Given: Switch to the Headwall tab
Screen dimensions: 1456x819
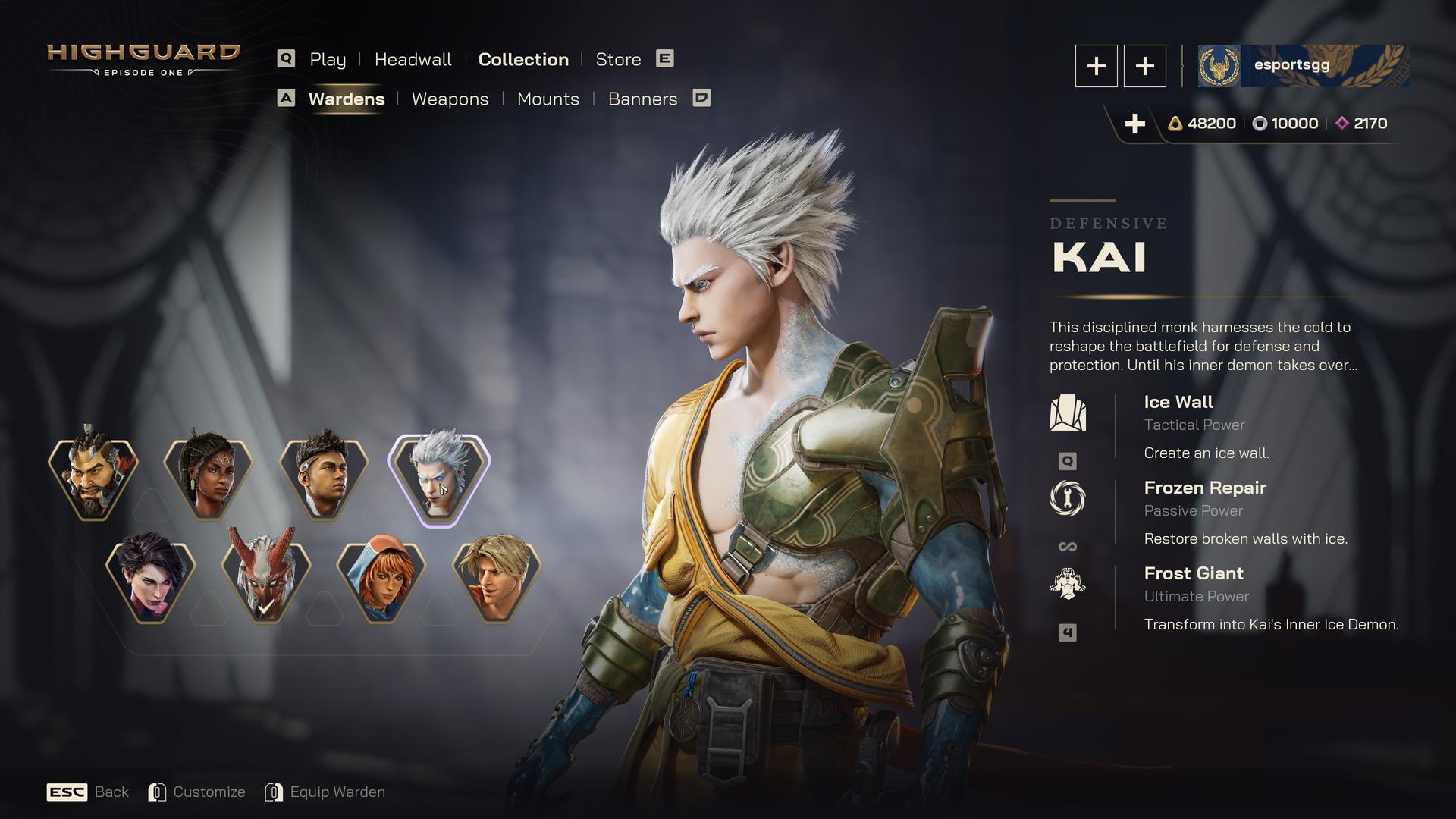Looking at the screenshot, I should click(413, 59).
